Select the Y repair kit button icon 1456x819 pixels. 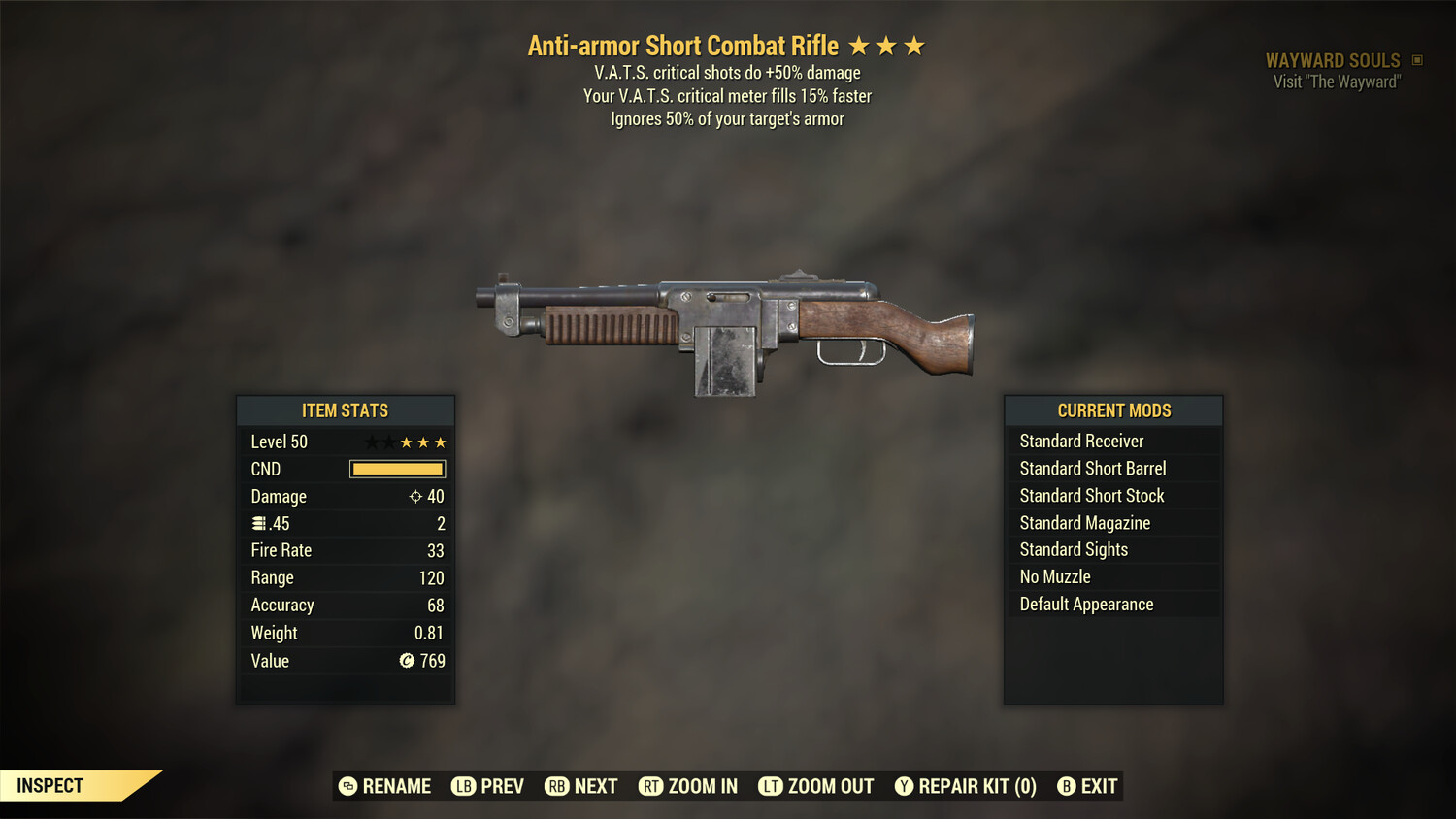click(904, 786)
